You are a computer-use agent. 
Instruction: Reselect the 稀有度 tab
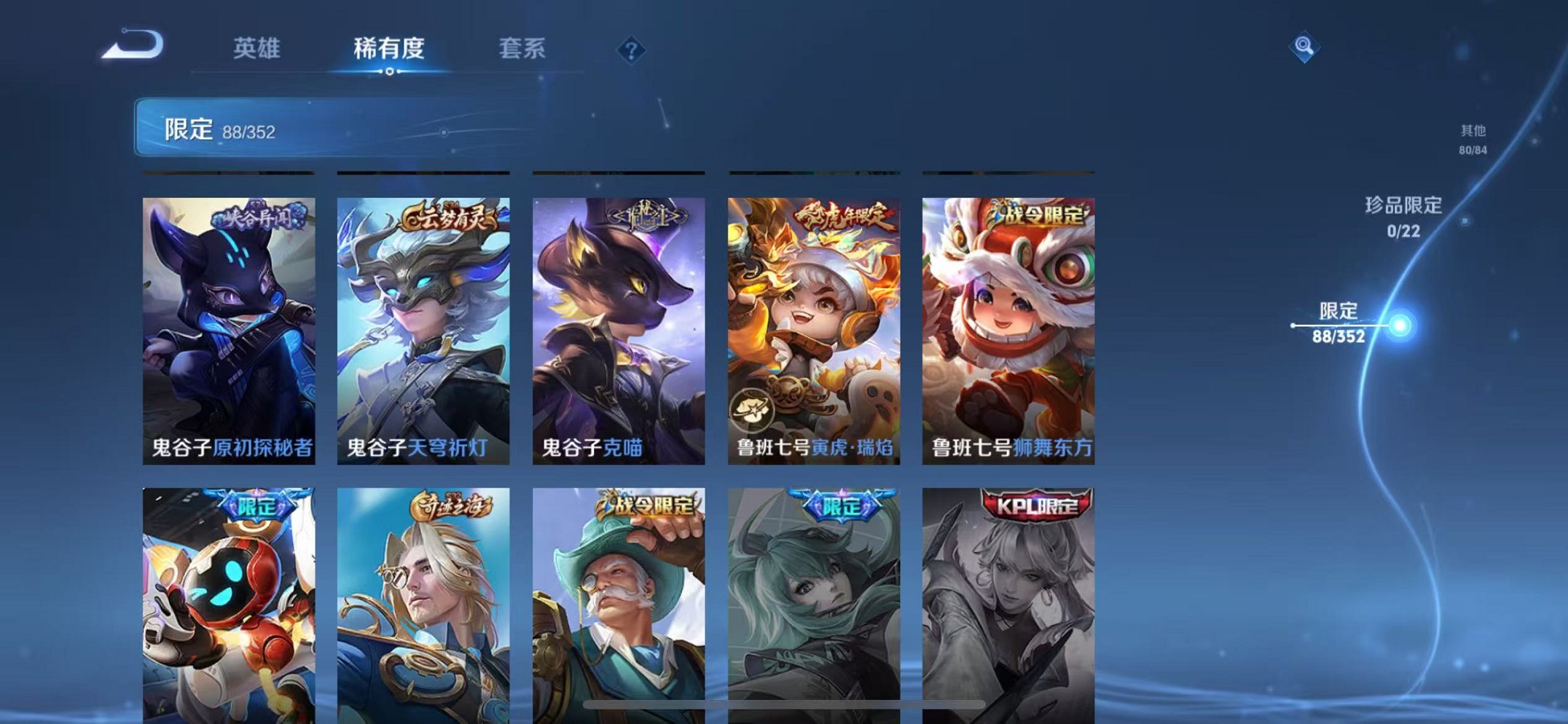[388, 48]
